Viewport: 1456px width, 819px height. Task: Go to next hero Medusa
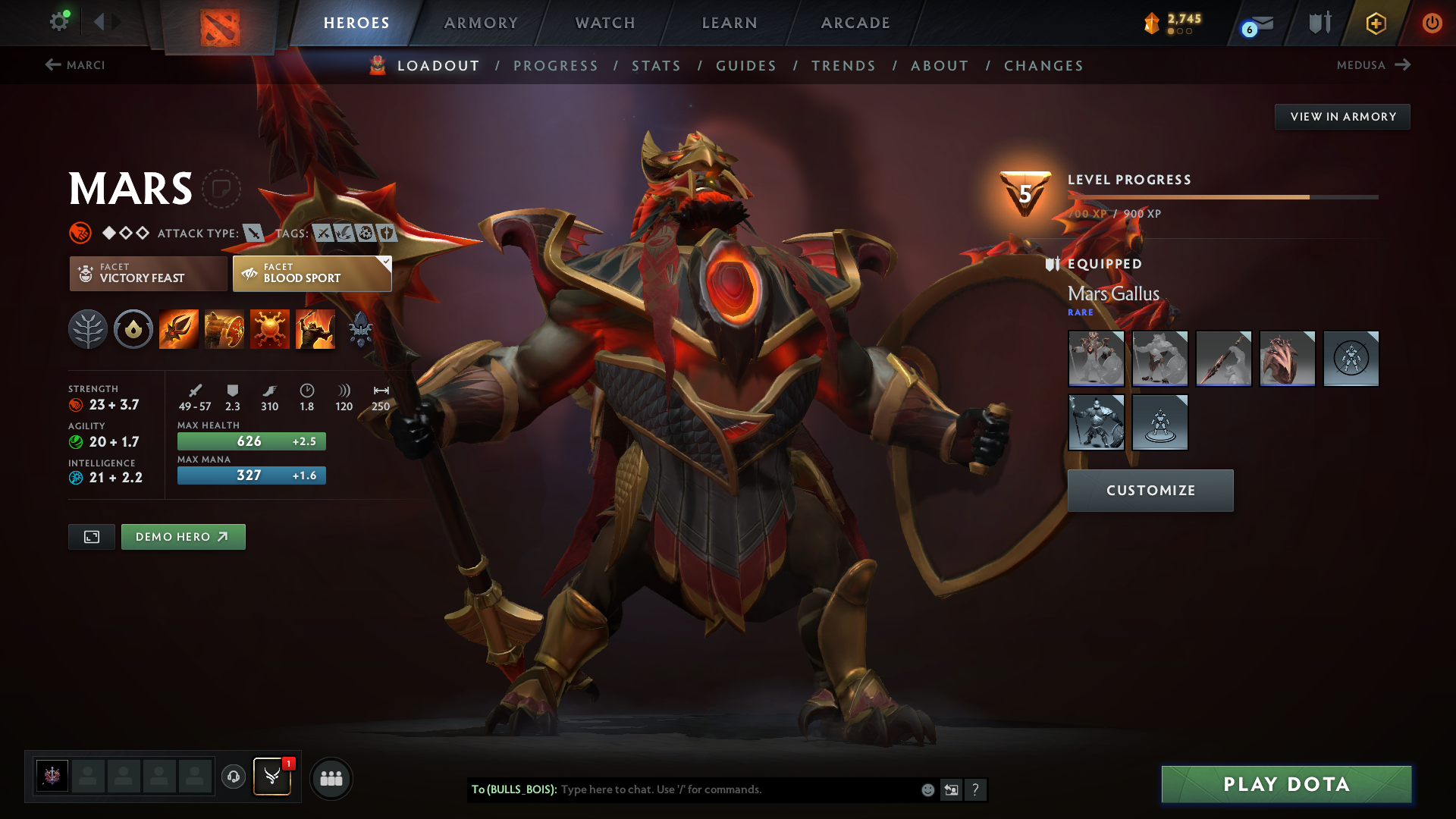[x=1373, y=65]
